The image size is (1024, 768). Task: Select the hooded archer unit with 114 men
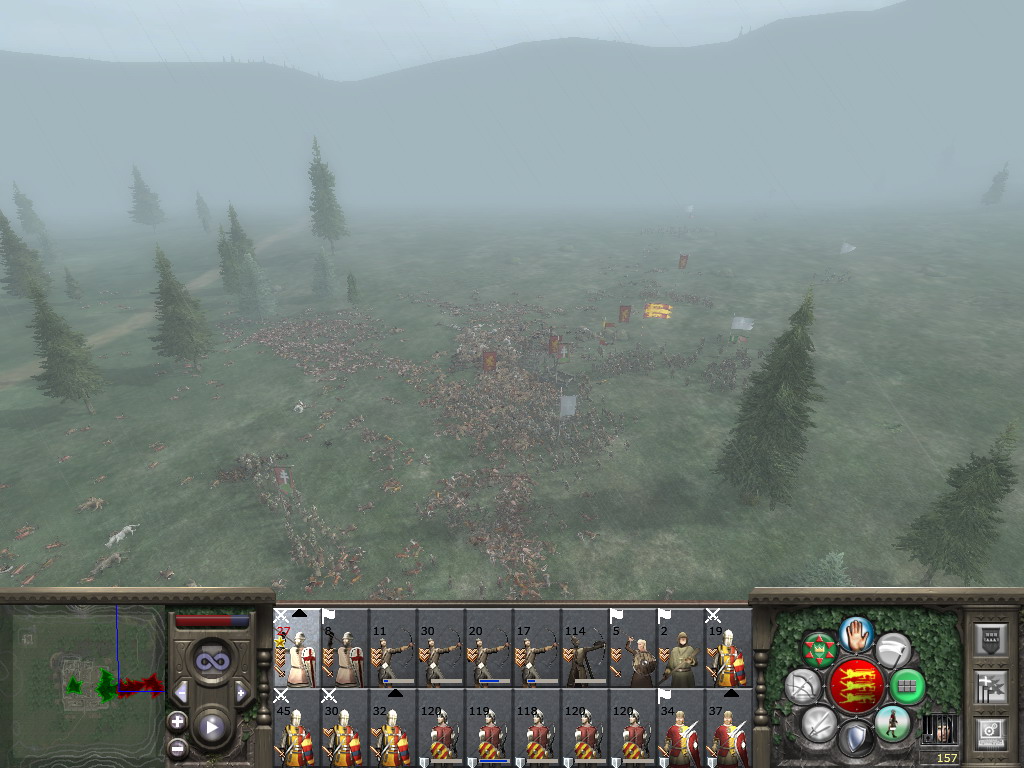coord(585,648)
